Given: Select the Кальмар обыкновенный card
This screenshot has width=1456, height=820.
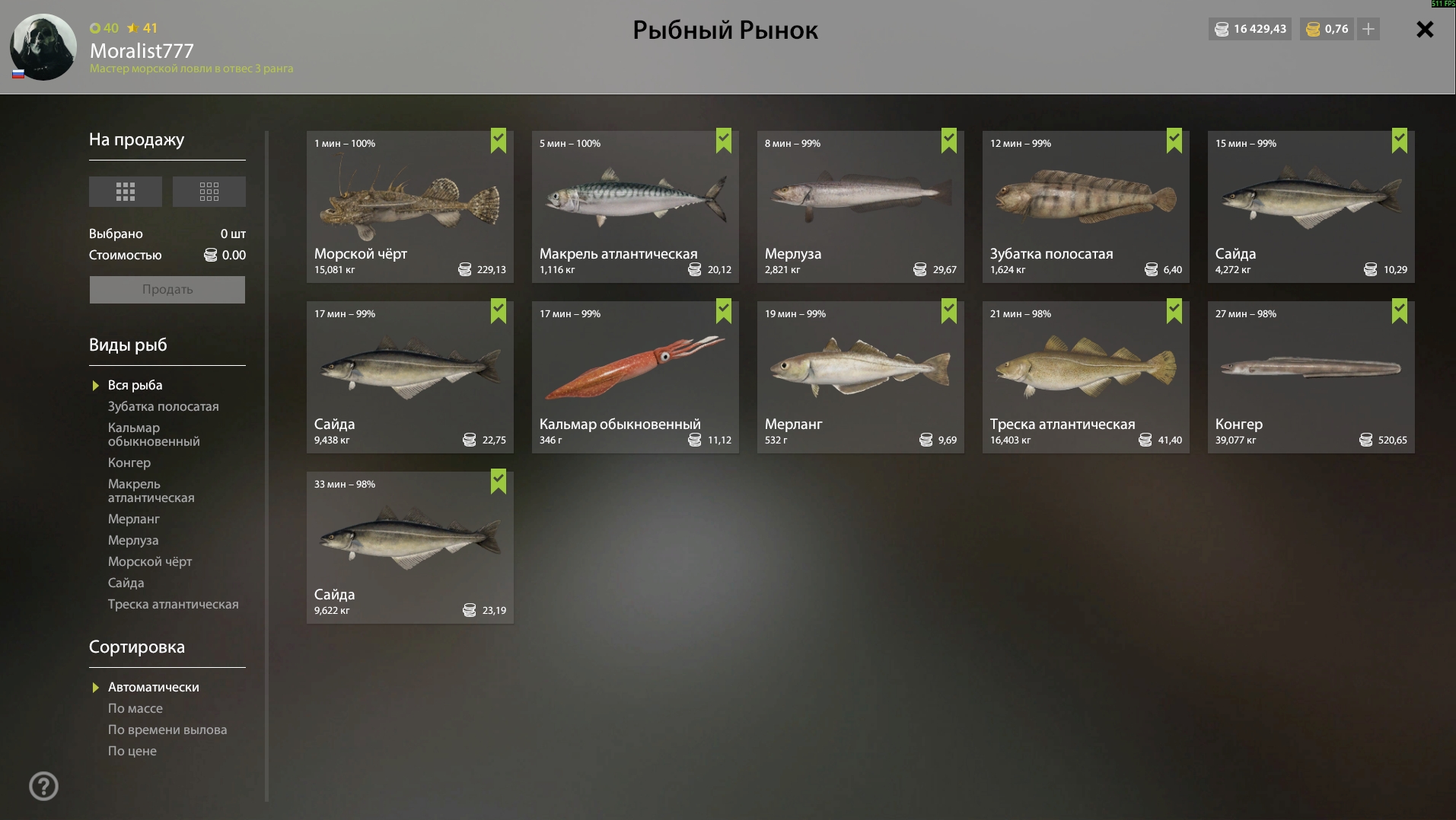Looking at the screenshot, I should [x=635, y=377].
